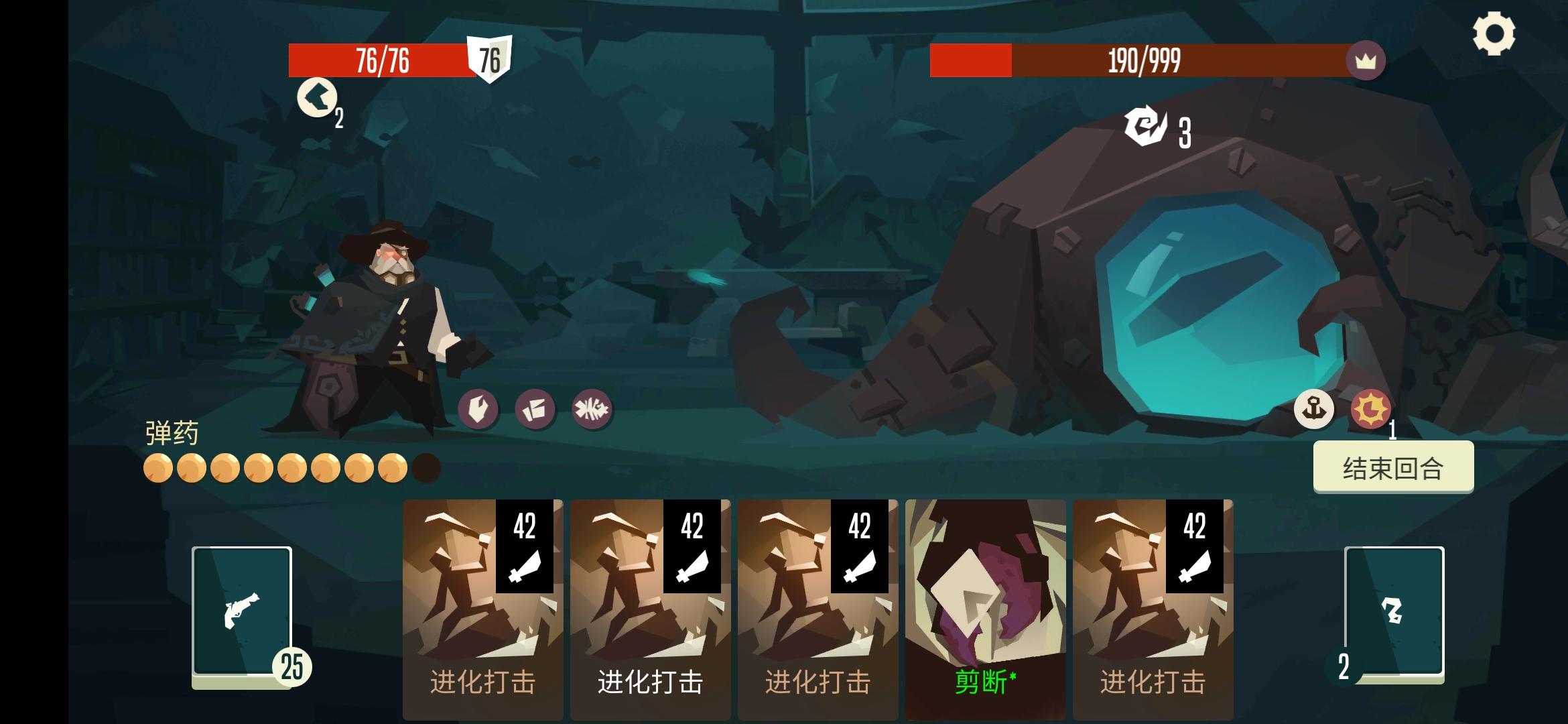1568x724 pixels.
Task: View the hoof status icon with value 2
Action: point(316,99)
